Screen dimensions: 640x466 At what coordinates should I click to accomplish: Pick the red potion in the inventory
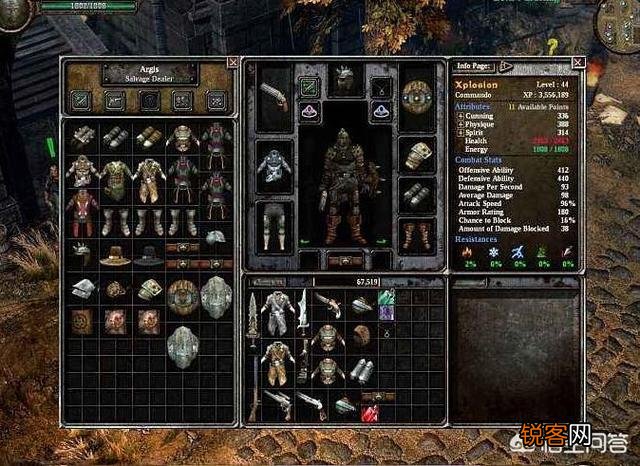coord(370,412)
